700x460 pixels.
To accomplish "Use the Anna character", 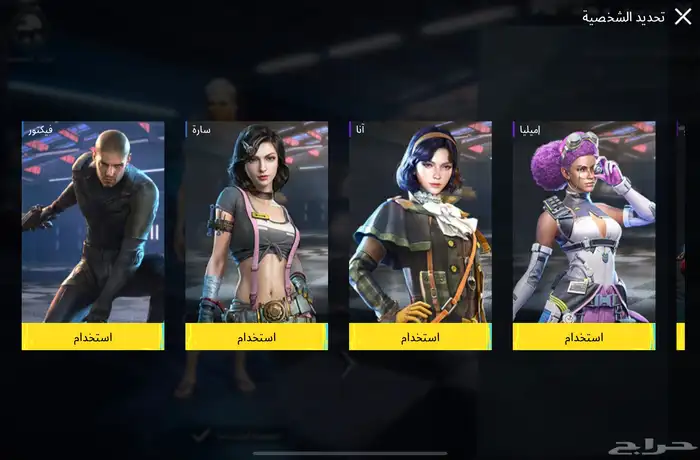I will coord(420,337).
